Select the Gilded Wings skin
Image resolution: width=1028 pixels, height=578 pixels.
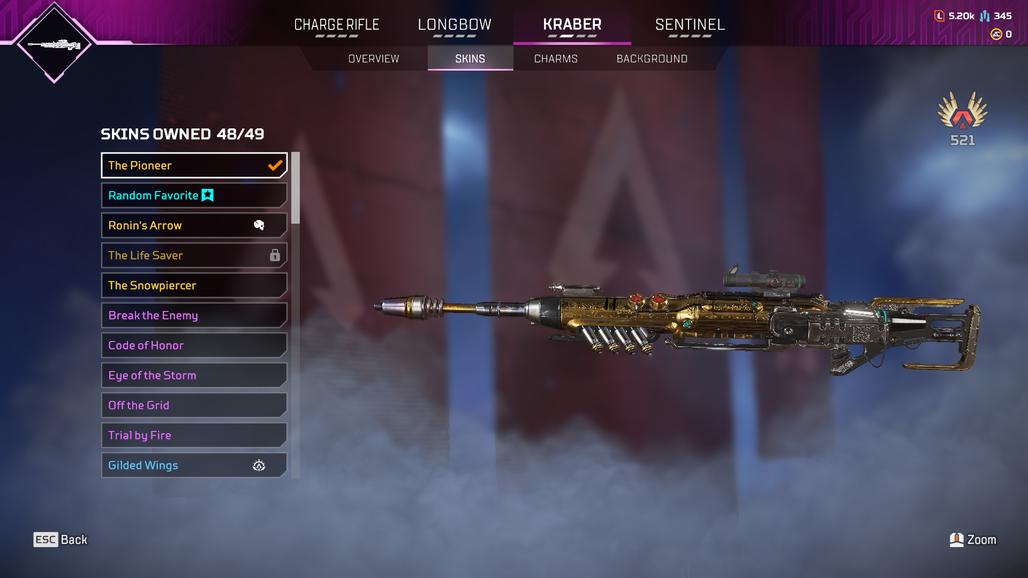[194, 465]
